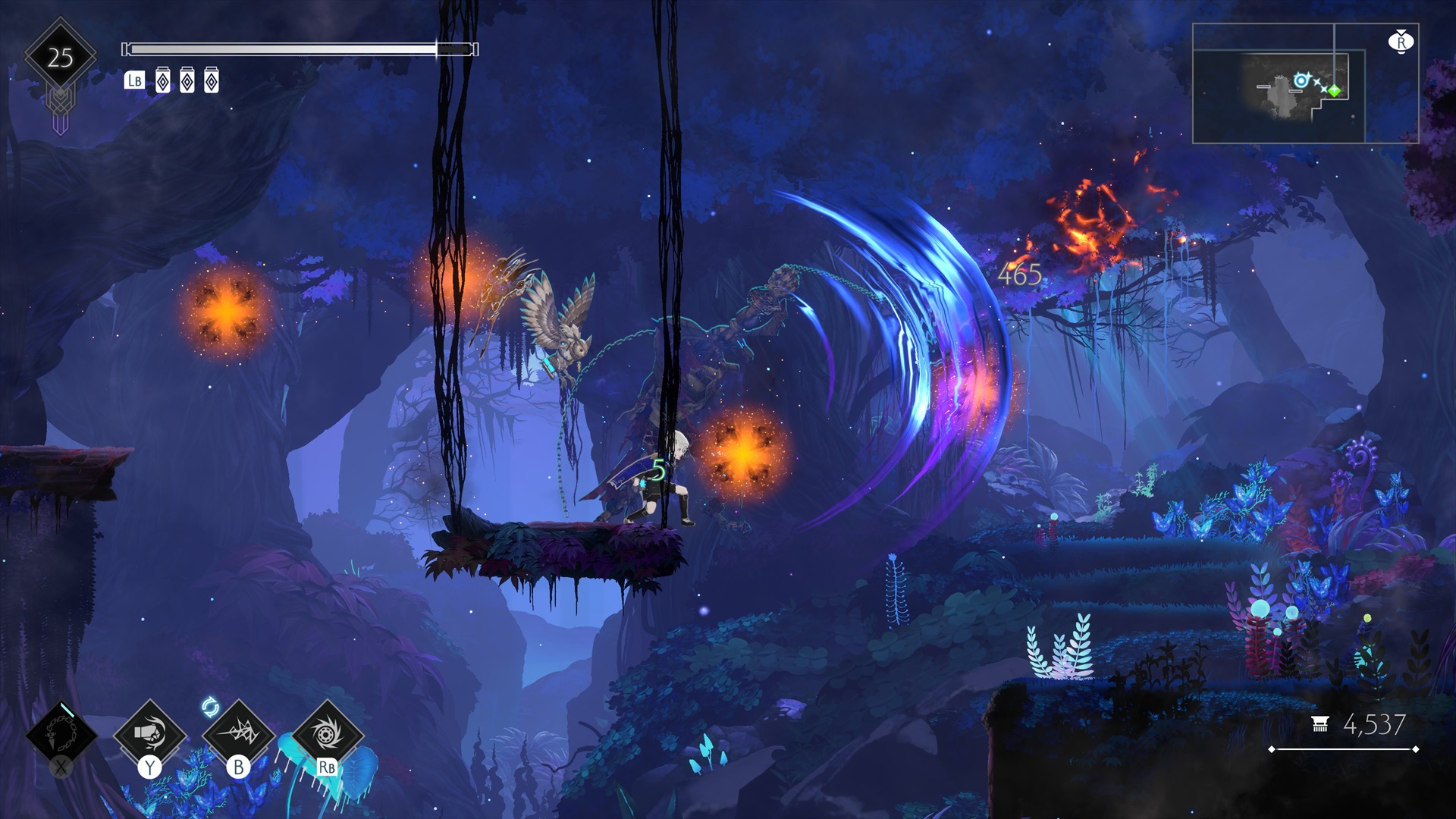Screen dimensions: 1456x819
Task: Click the blue skill swap arrows
Action: [210, 708]
